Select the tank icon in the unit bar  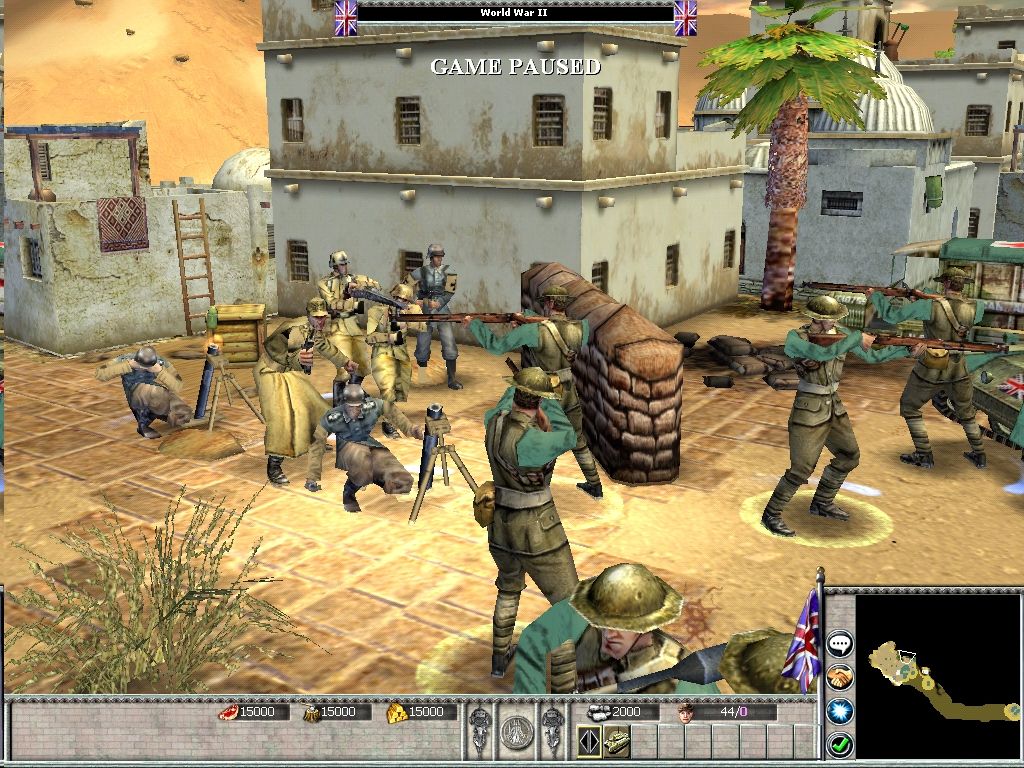pyautogui.click(x=615, y=741)
